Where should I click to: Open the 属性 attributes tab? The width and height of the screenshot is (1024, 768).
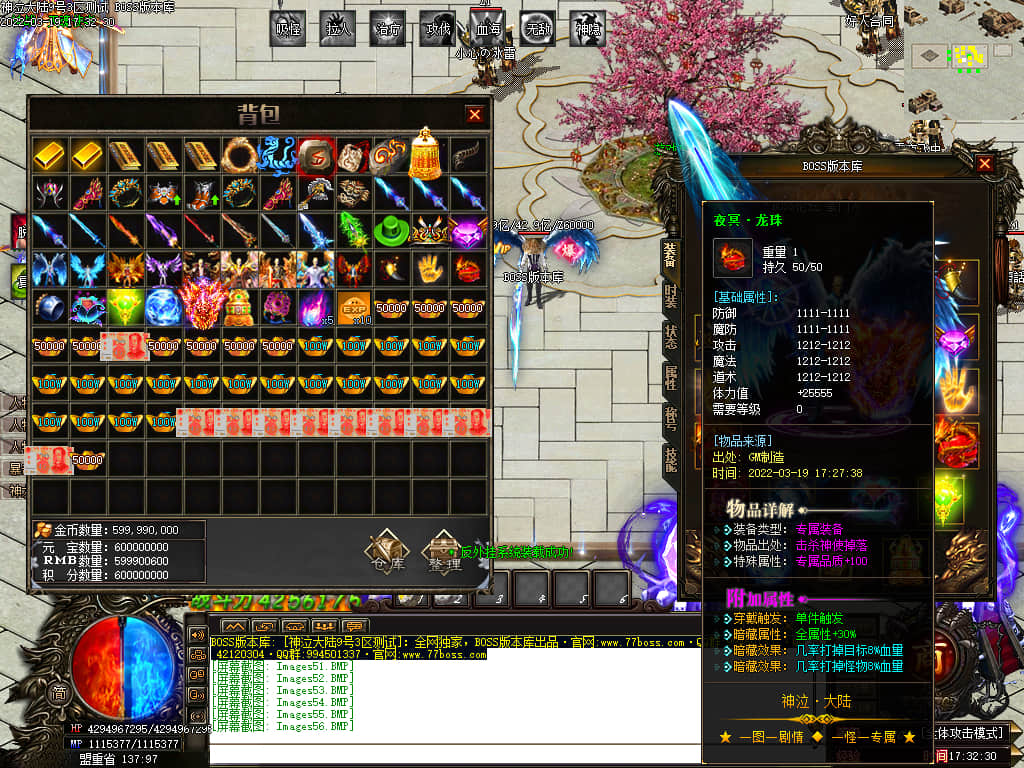(670, 378)
